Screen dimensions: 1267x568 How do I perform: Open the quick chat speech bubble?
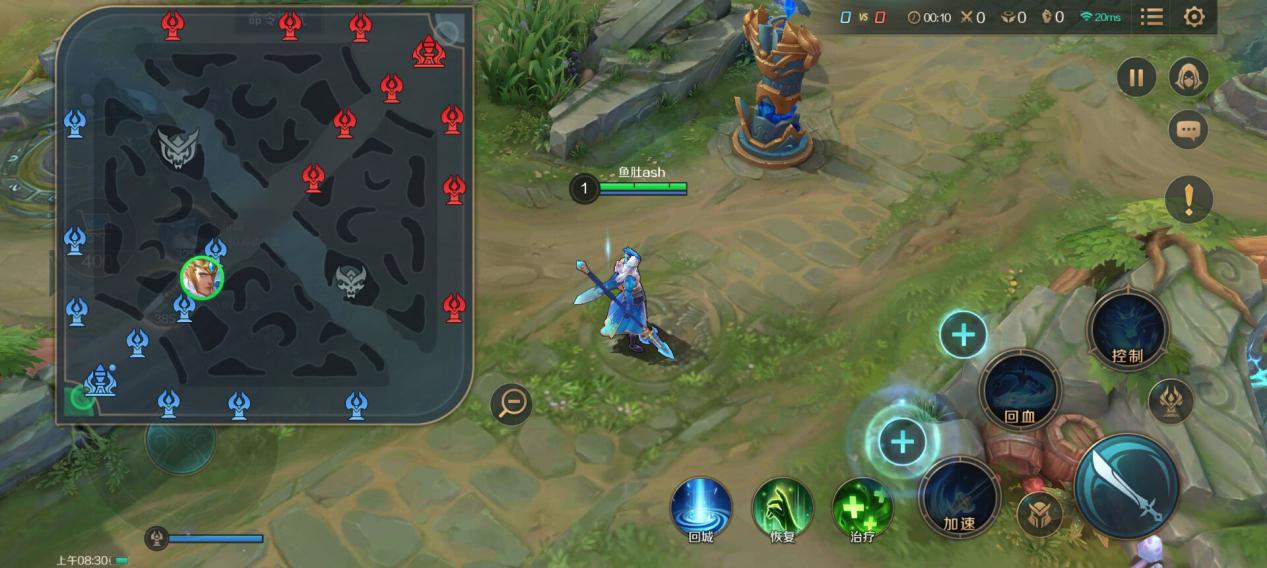pos(1188,130)
